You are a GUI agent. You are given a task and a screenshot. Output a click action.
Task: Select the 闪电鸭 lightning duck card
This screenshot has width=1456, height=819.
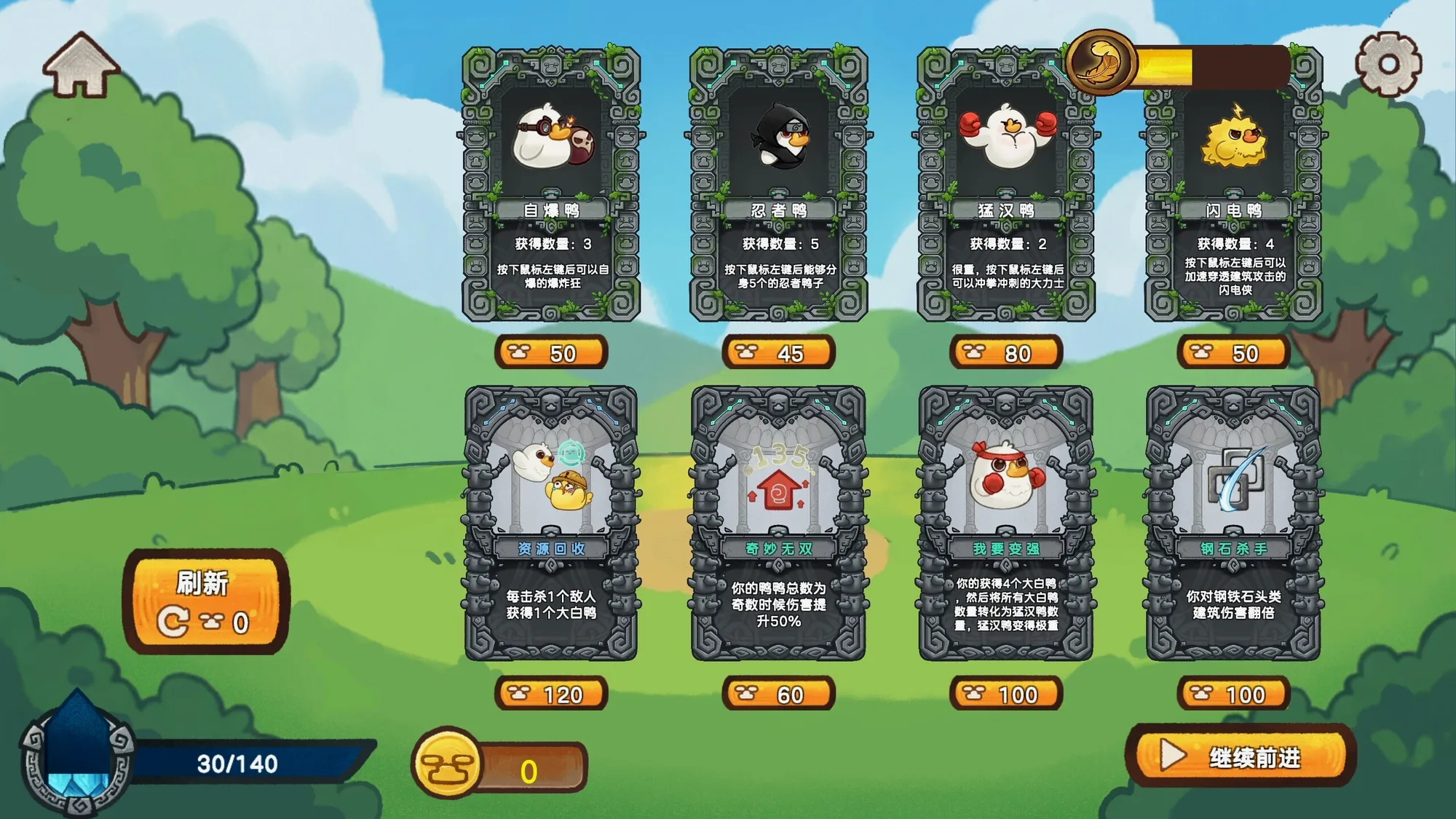point(1233,184)
